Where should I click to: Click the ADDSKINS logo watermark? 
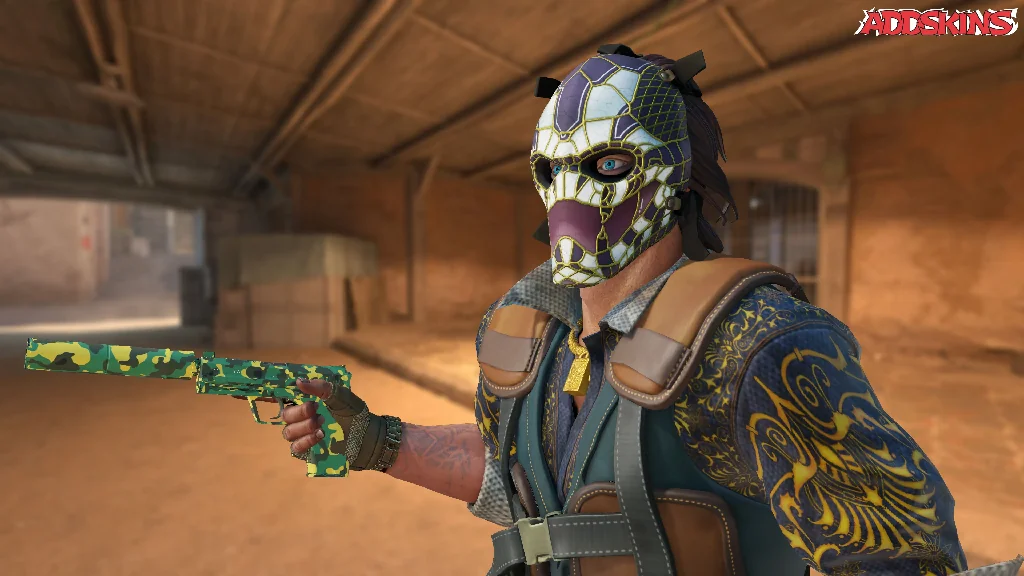click(937, 22)
